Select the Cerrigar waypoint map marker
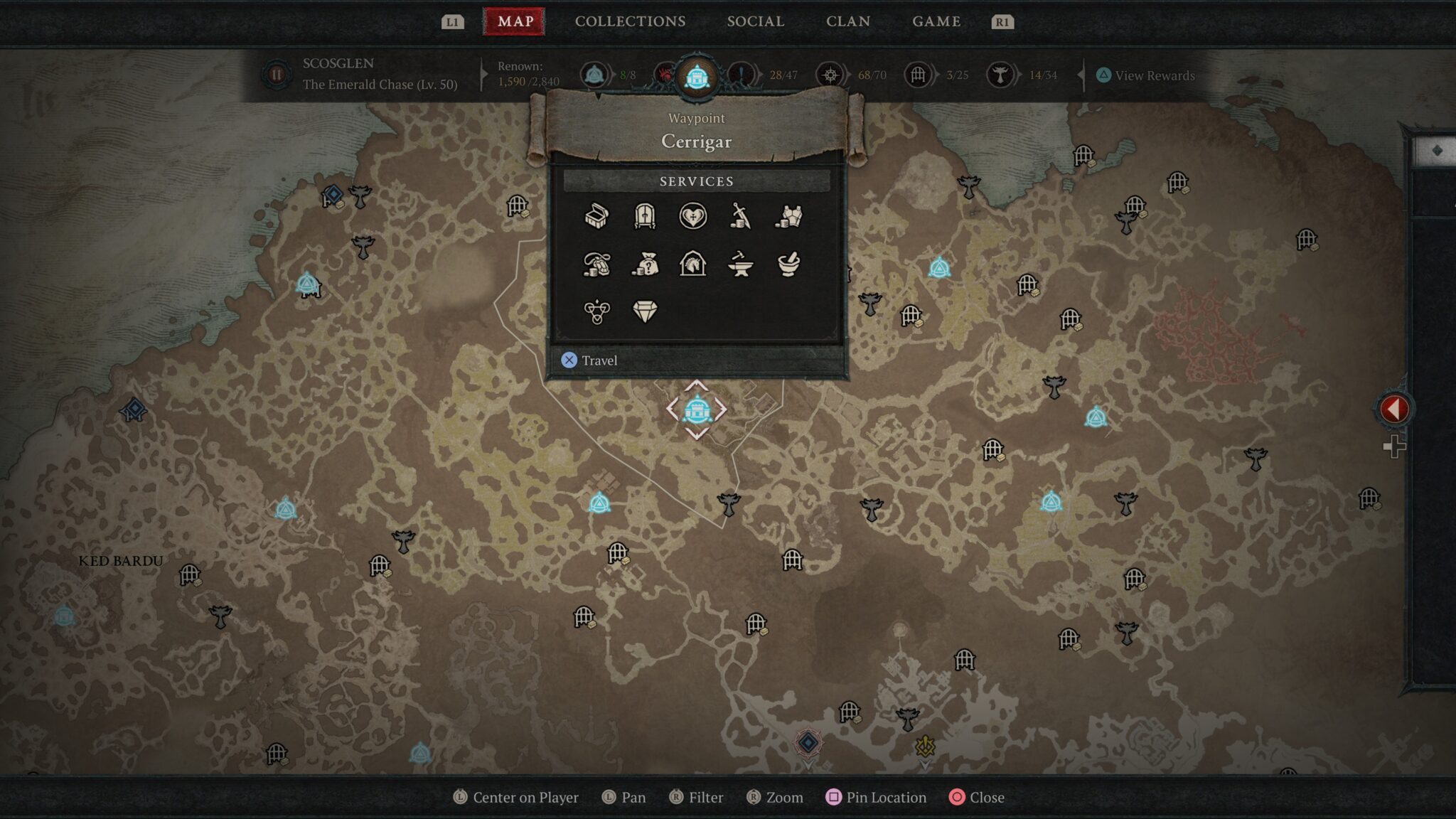 tap(697, 410)
